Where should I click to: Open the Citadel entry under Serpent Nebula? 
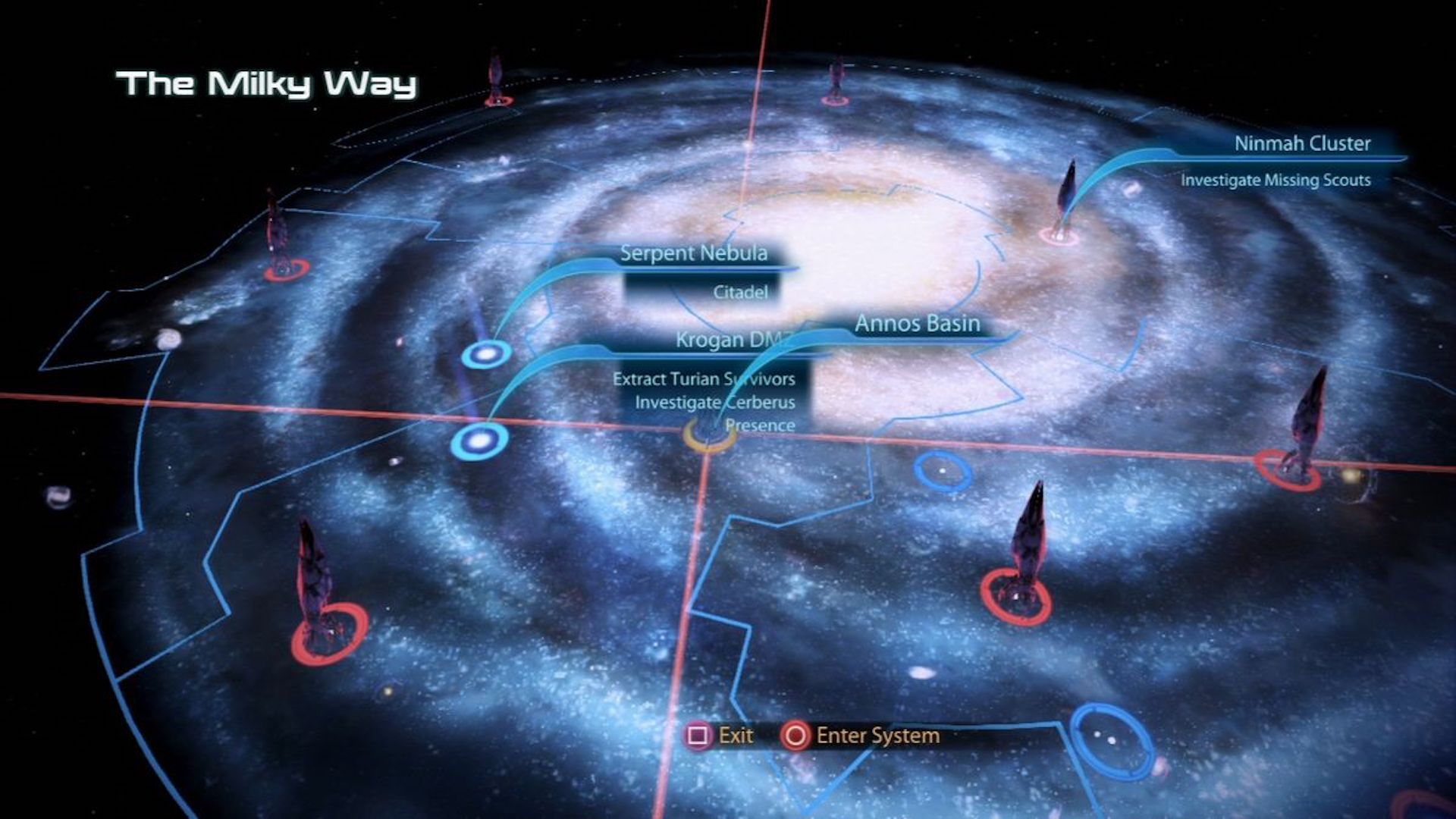coord(740,291)
